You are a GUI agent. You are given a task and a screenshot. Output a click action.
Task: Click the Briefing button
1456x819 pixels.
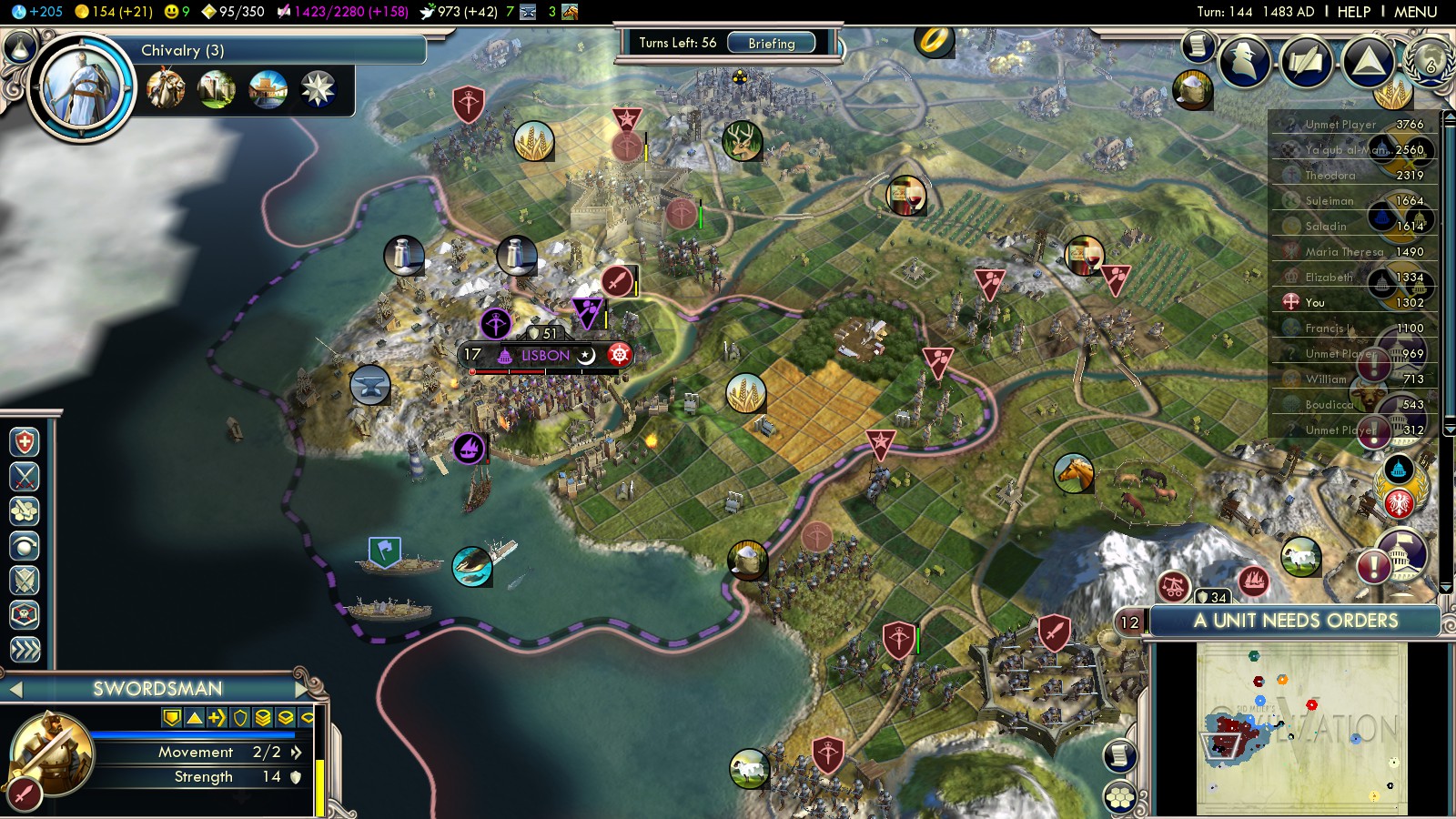[771, 43]
